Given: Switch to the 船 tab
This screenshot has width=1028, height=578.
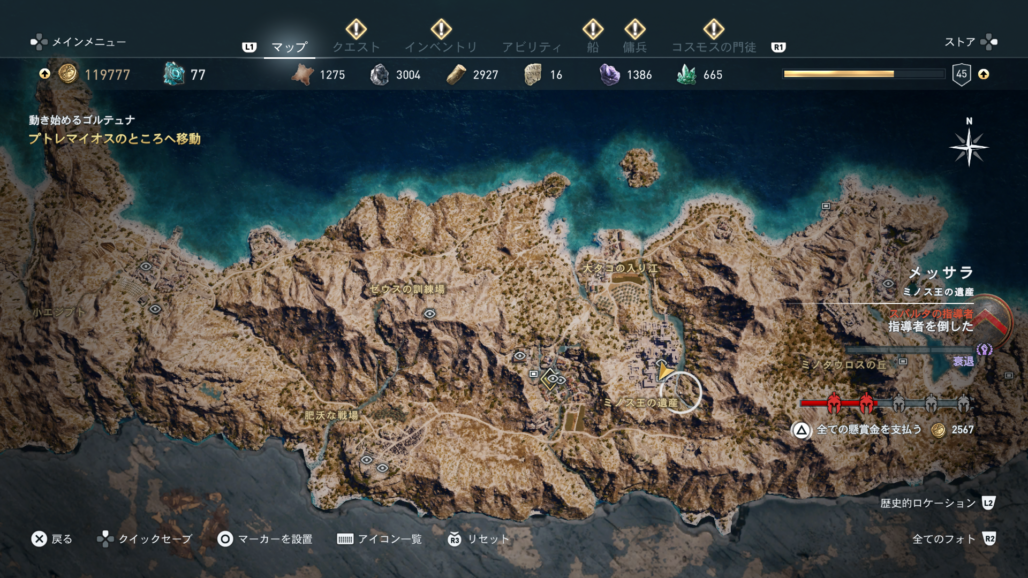Looking at the screenshot, I should click(x=593, y=46).
